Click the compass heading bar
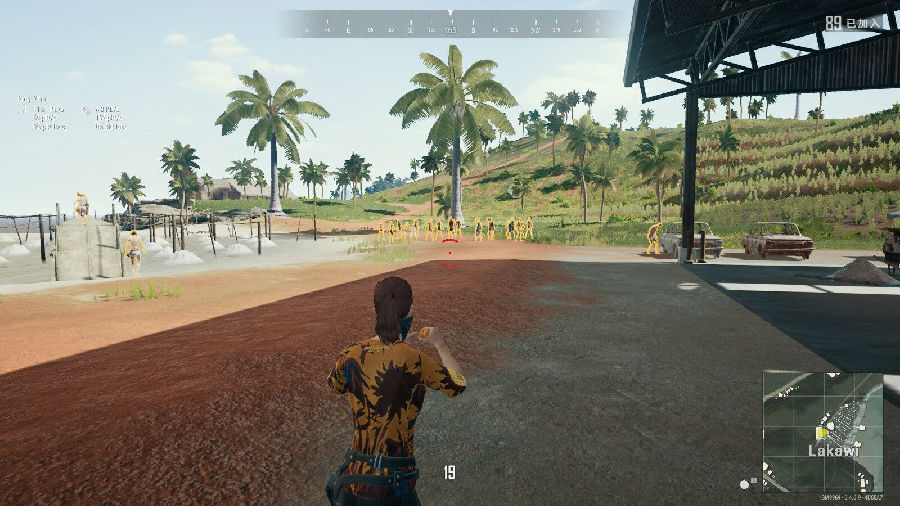 coord(450,25)
